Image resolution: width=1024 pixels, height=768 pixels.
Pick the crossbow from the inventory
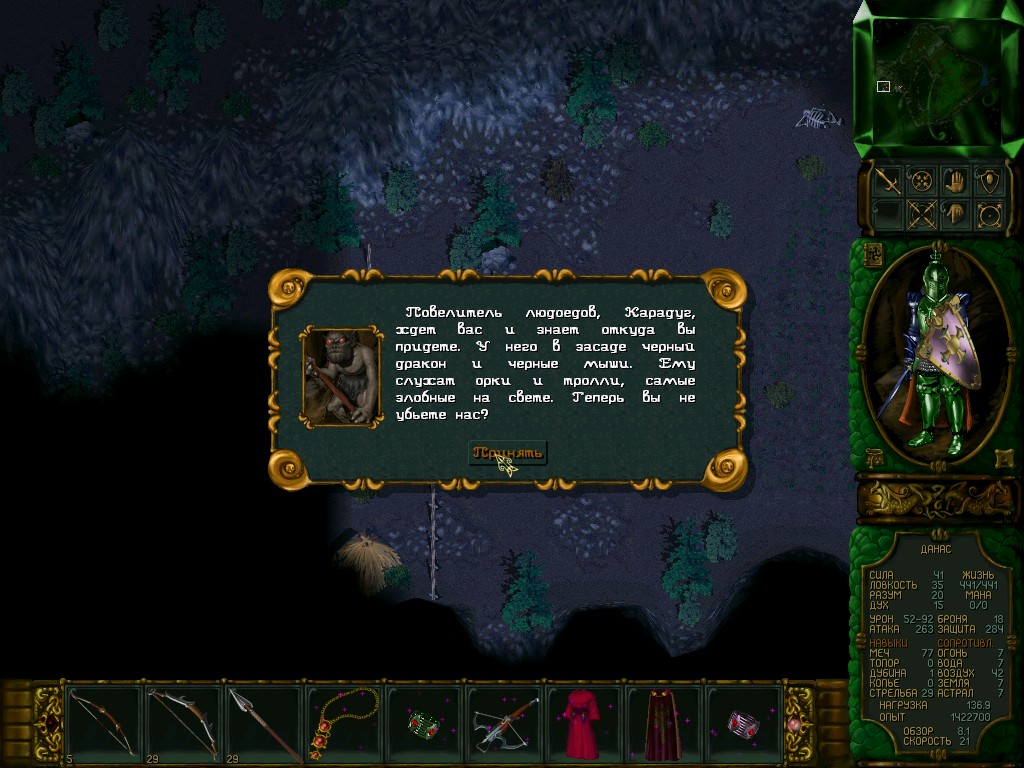click(x=503, y=722)
